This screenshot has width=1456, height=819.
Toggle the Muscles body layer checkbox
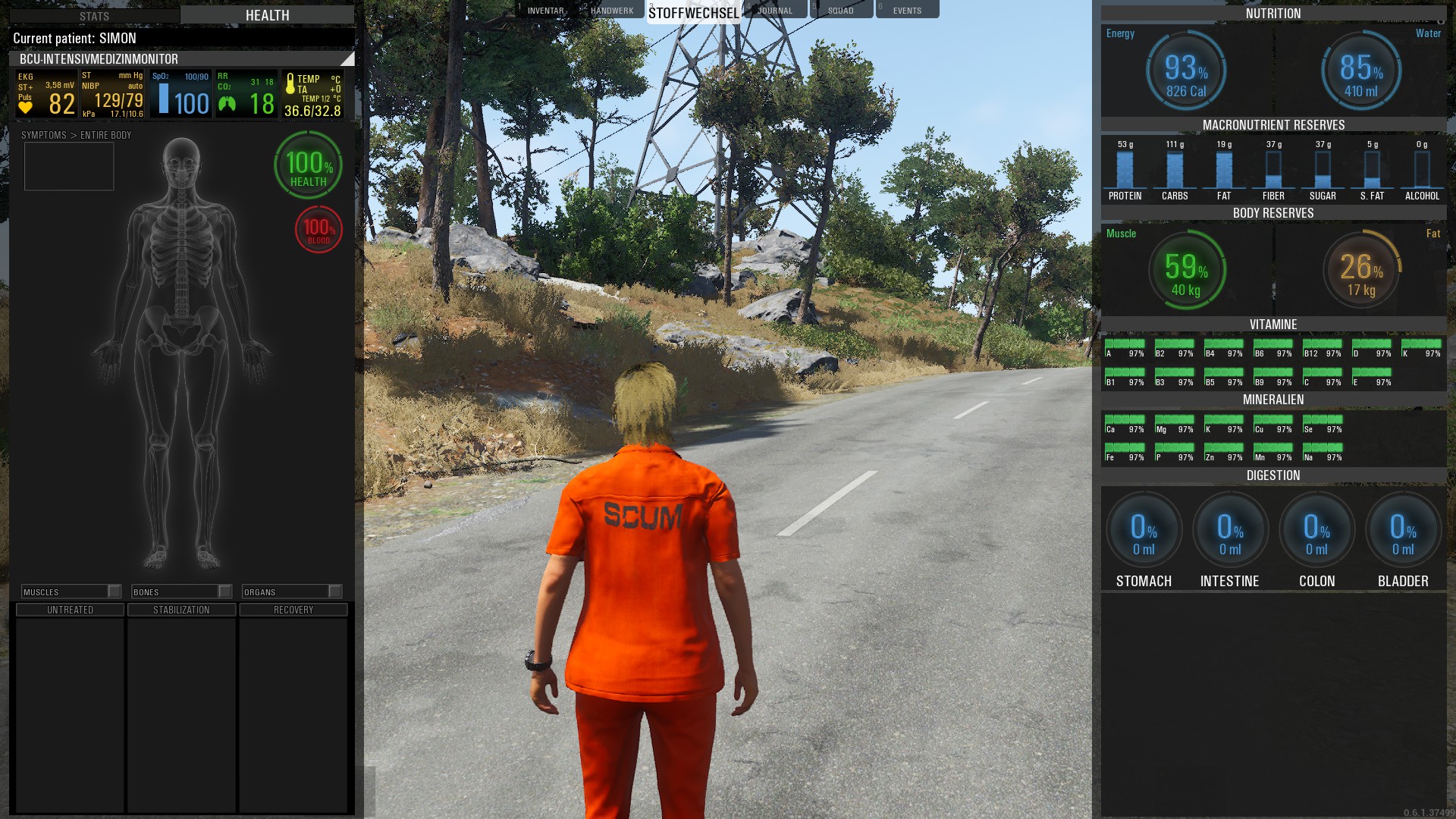(x=115, y=591)
